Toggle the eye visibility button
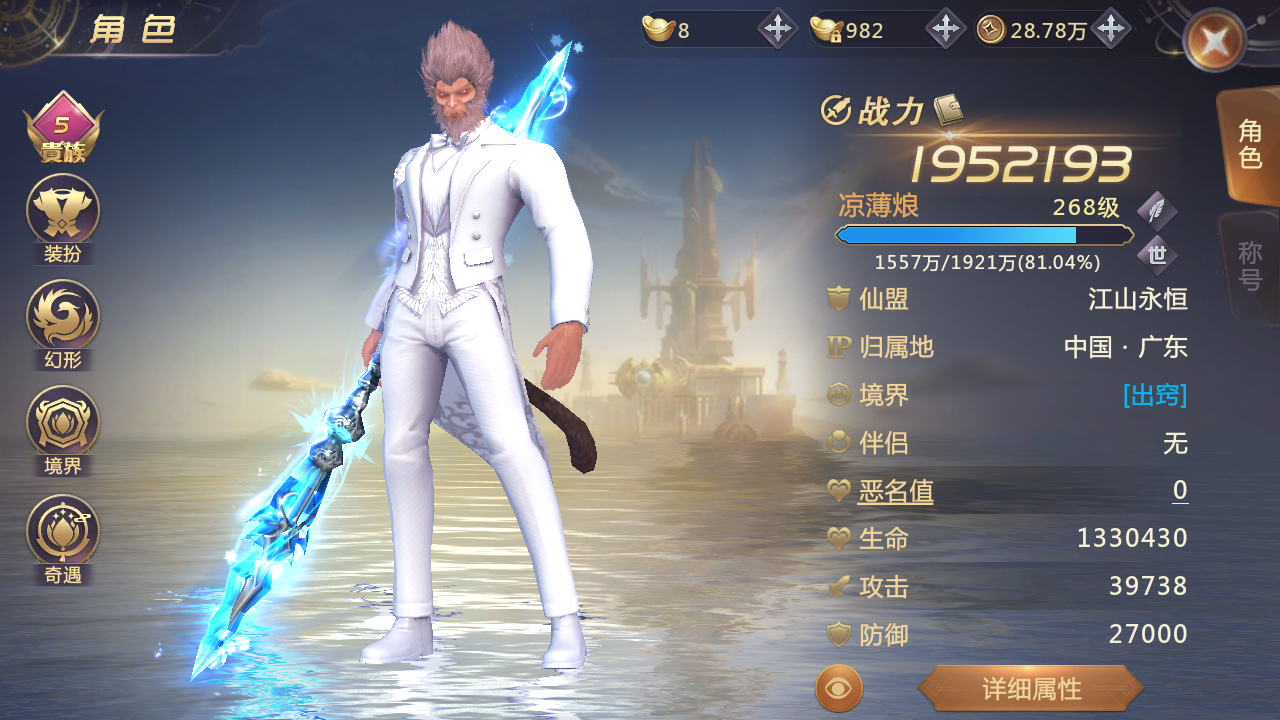Viewport: 1280px width, 720px height. coord(839,689)
